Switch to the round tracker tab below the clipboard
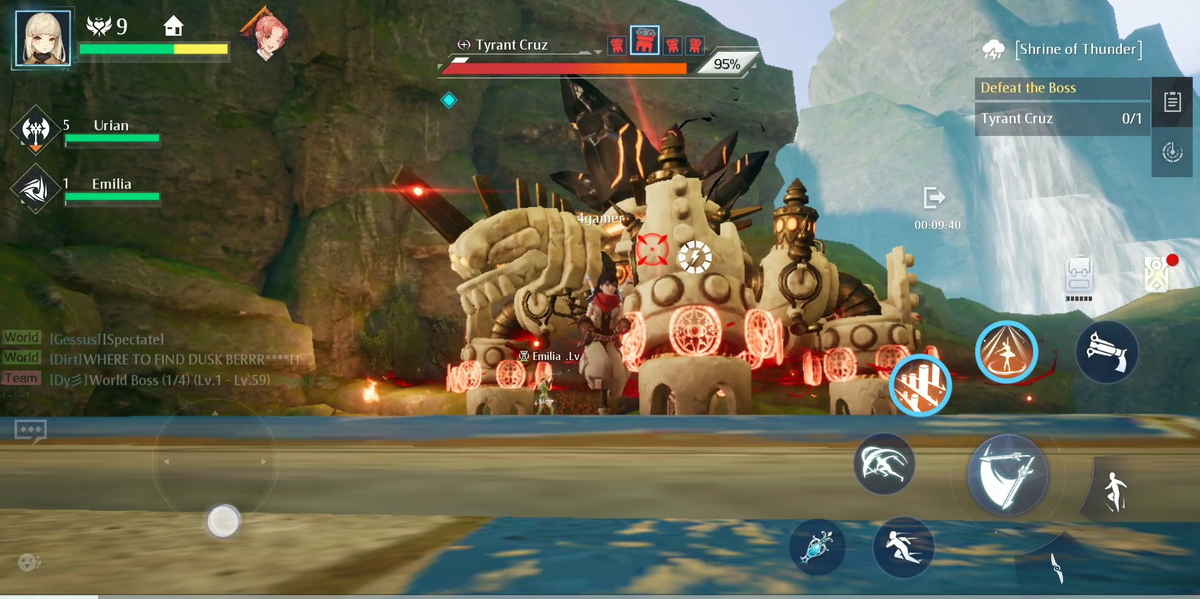Viewport: 1200px width, 599px height. [1172, 152]
